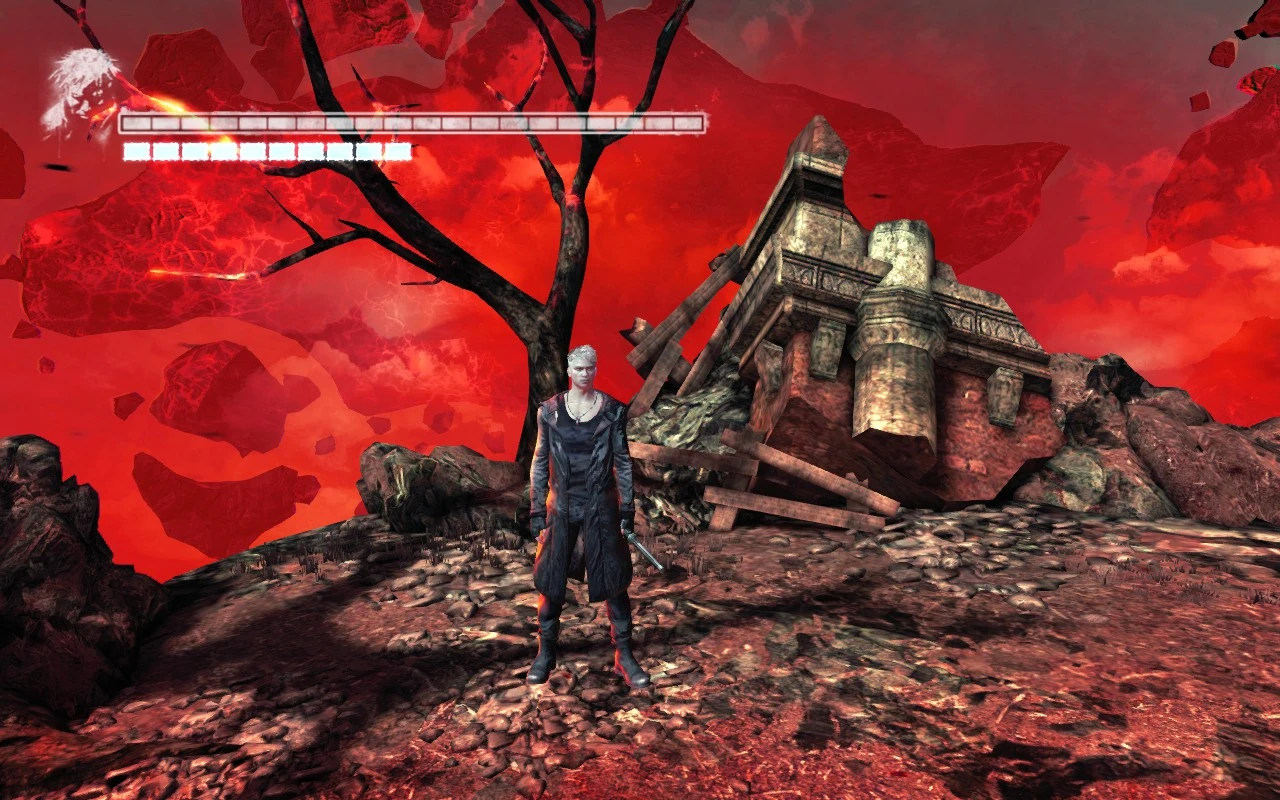Toggle the middle segment of the health bar
Screen dimensions: 1280x800
410,126
